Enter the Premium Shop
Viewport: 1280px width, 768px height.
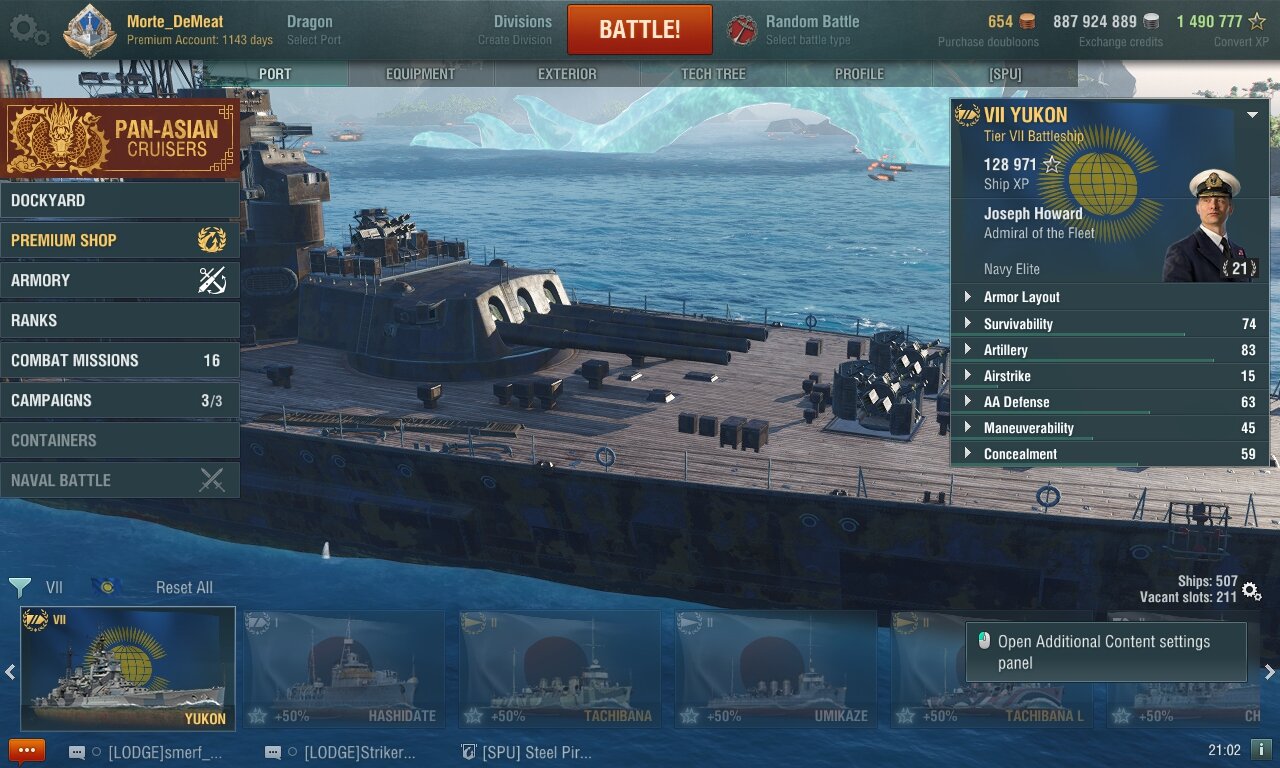(x=120, y=240)
